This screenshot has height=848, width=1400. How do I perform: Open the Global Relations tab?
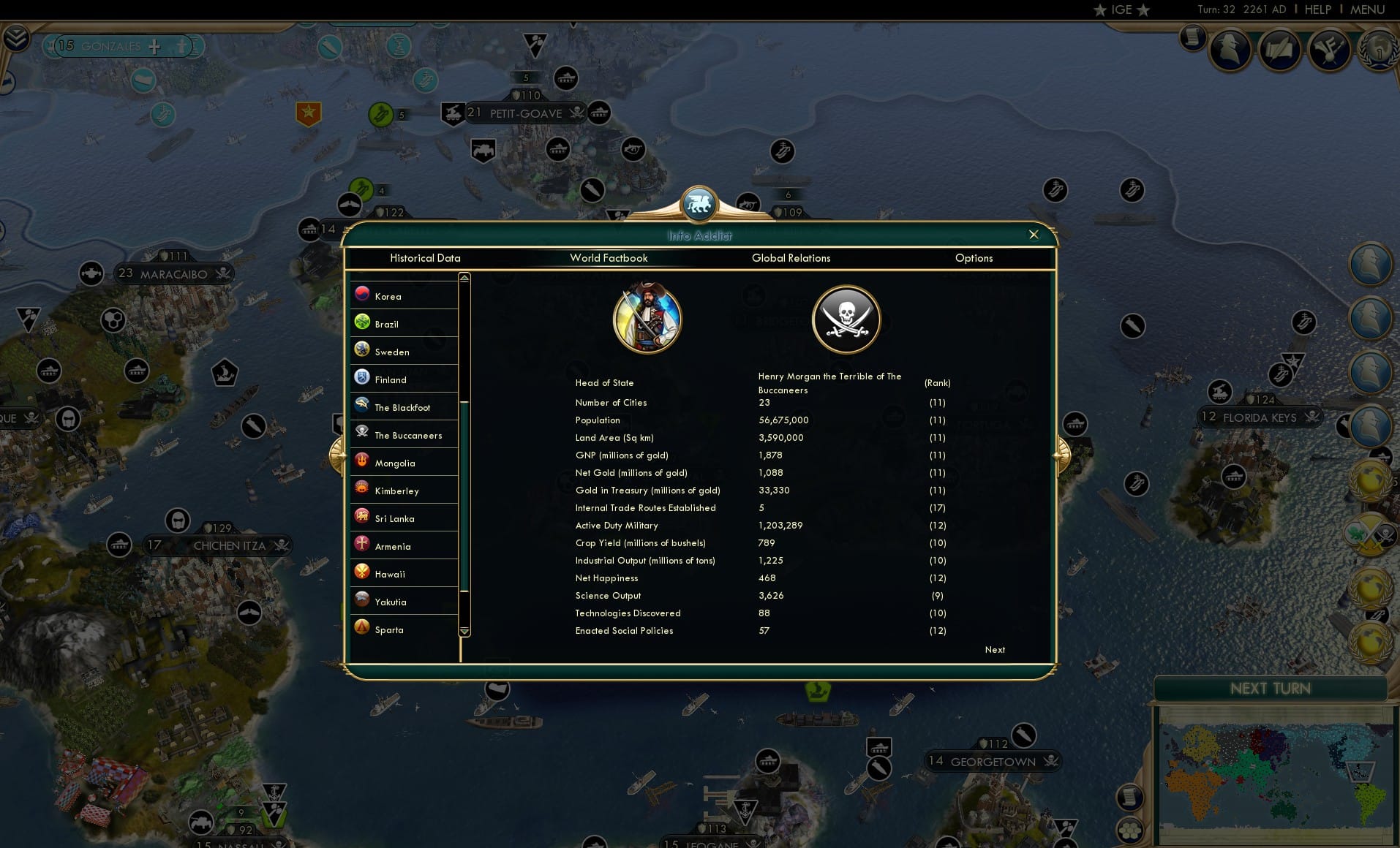(791, 258)
